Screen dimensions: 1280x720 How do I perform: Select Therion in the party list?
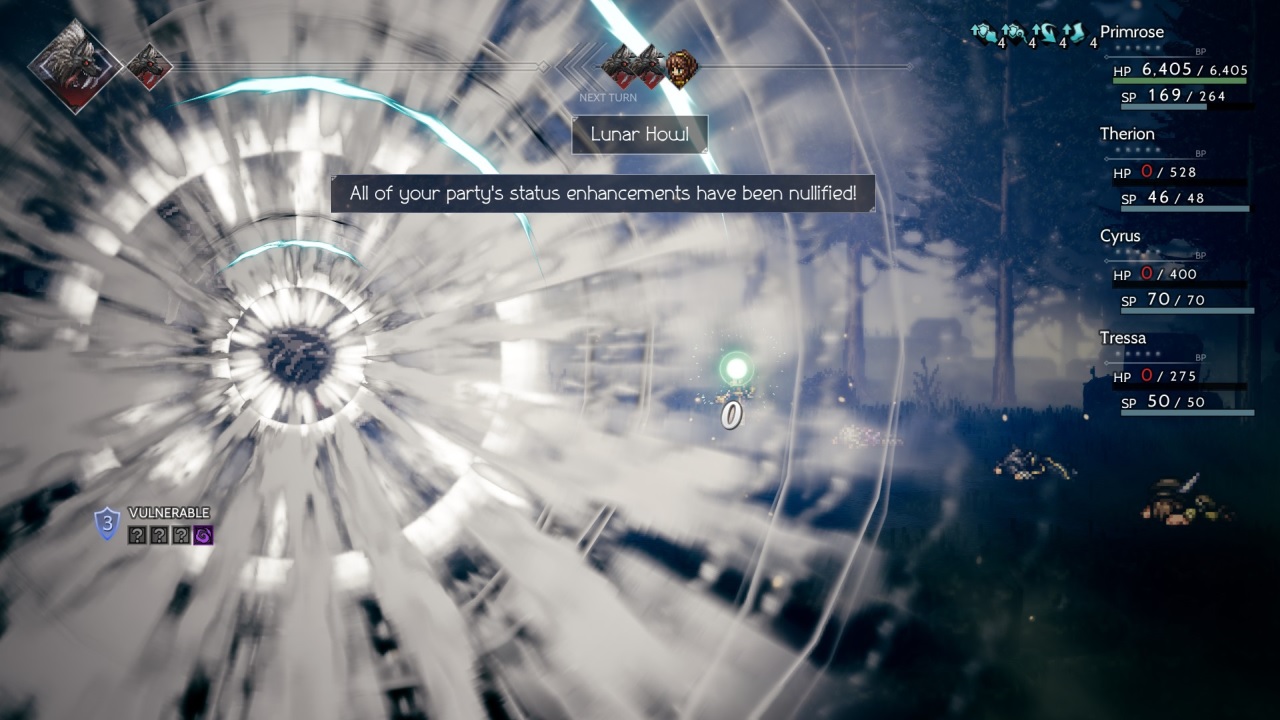tap(1127, 134)
